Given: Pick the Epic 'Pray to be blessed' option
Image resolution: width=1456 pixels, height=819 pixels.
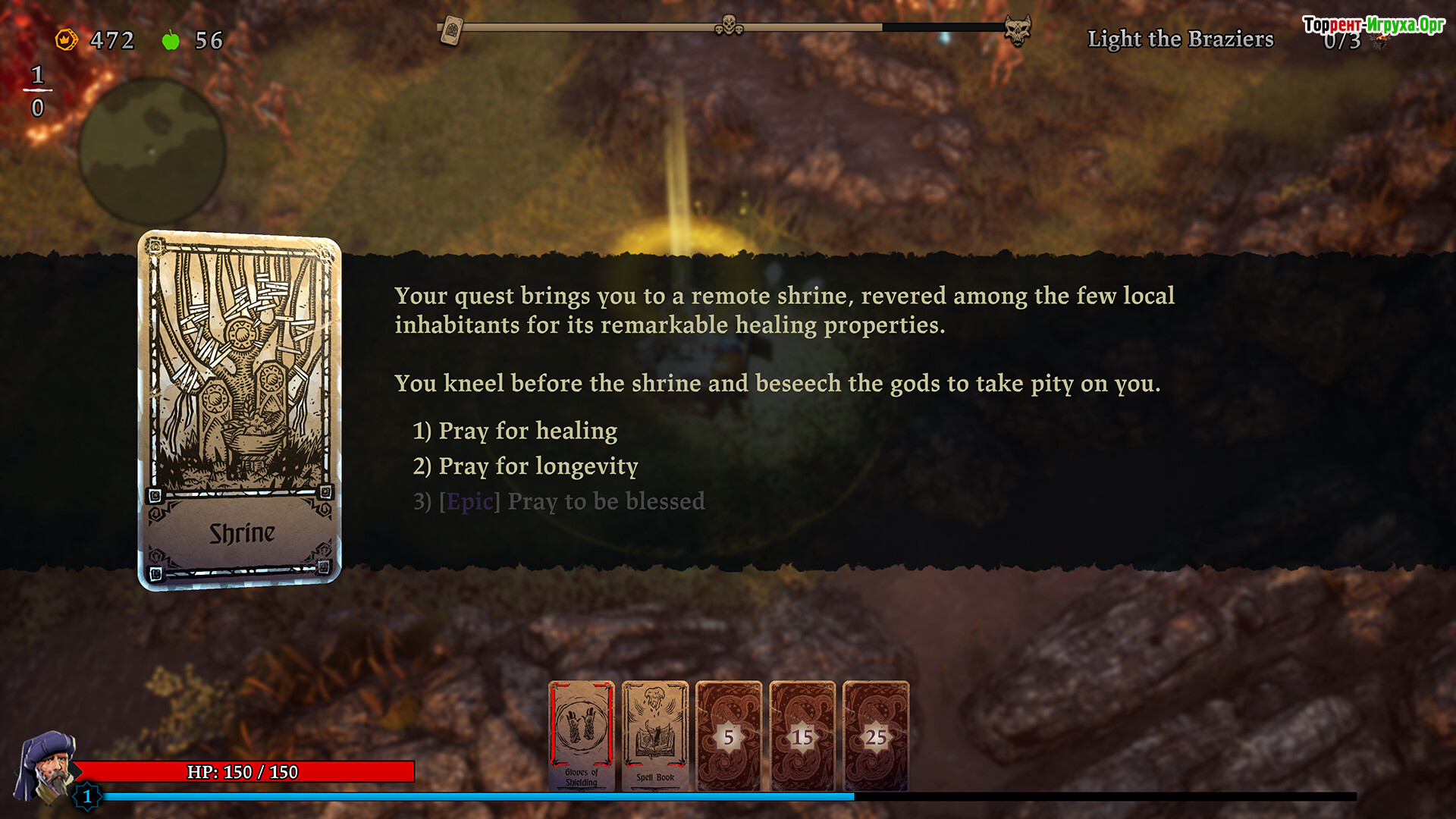Looking at the screenshot, I should (x=559, y=501).
